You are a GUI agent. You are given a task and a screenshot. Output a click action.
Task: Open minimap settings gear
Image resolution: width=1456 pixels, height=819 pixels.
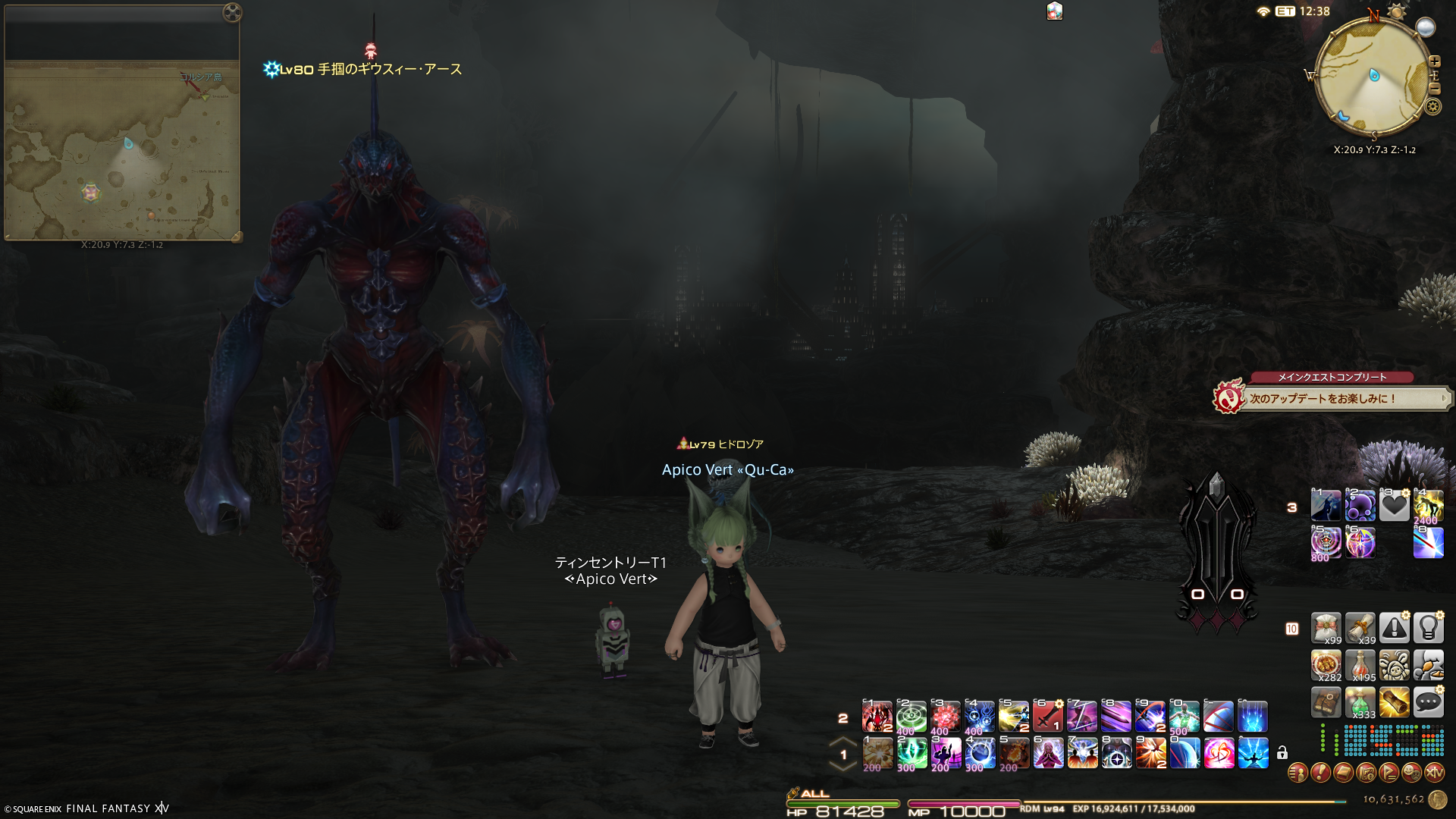coord(1432,106)
